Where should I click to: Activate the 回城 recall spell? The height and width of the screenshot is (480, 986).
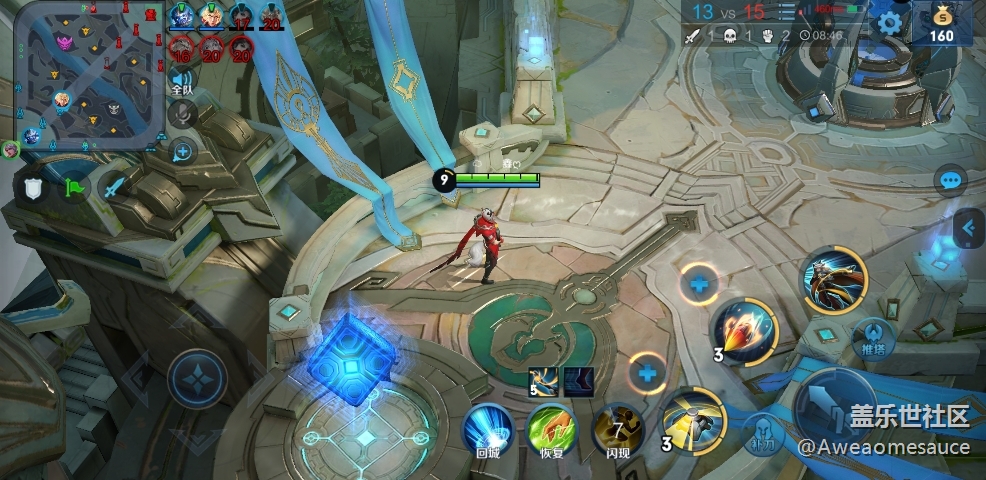[488, 430]
